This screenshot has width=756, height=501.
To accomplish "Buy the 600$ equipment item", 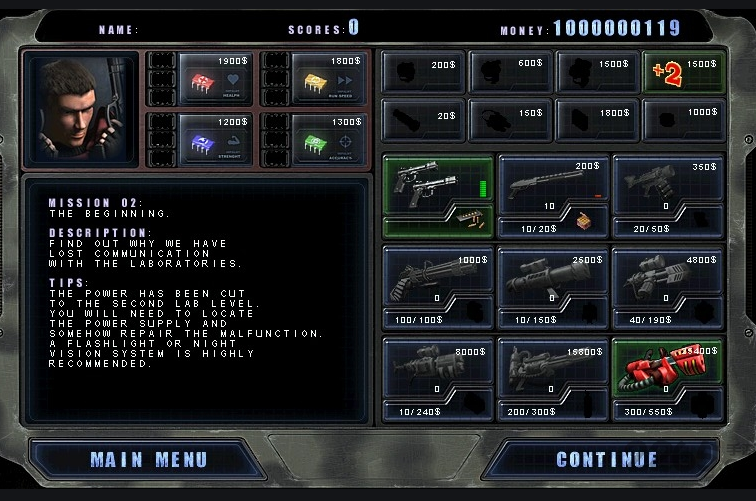I will tap(510, 72).
